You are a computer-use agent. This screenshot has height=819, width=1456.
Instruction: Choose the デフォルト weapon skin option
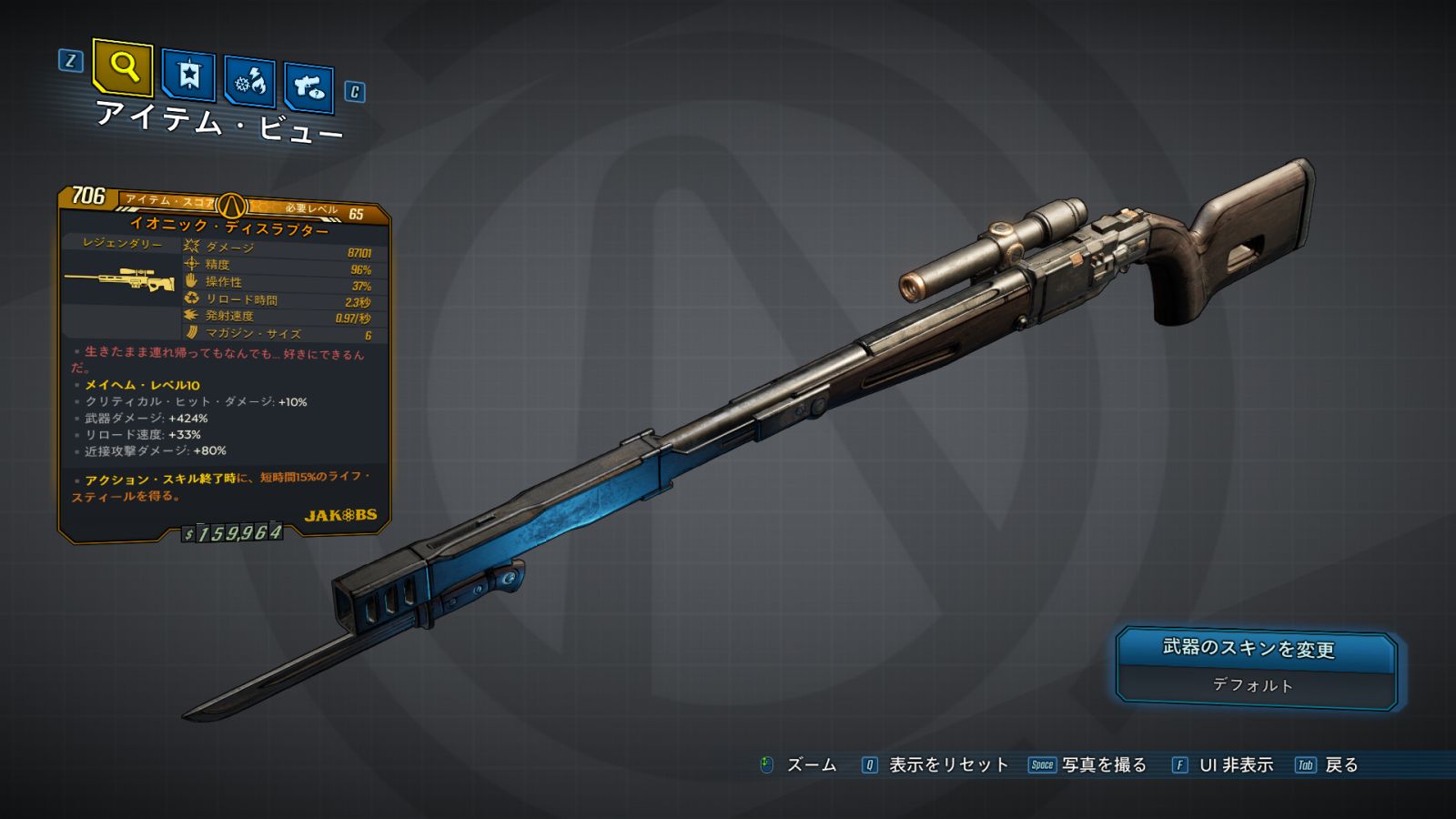pyautogui.click(x=1254, y=686)
